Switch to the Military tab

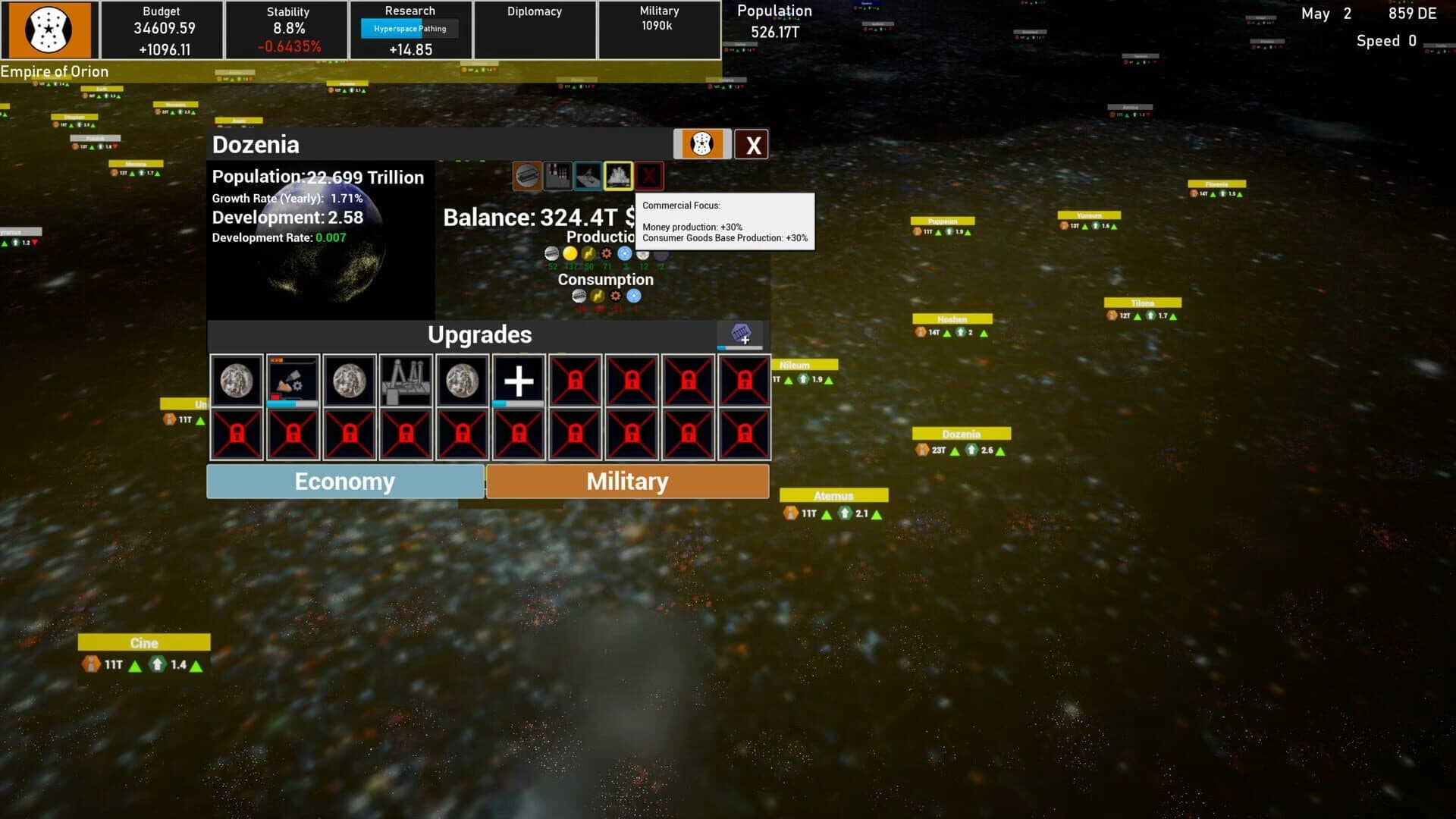point(627,481)
